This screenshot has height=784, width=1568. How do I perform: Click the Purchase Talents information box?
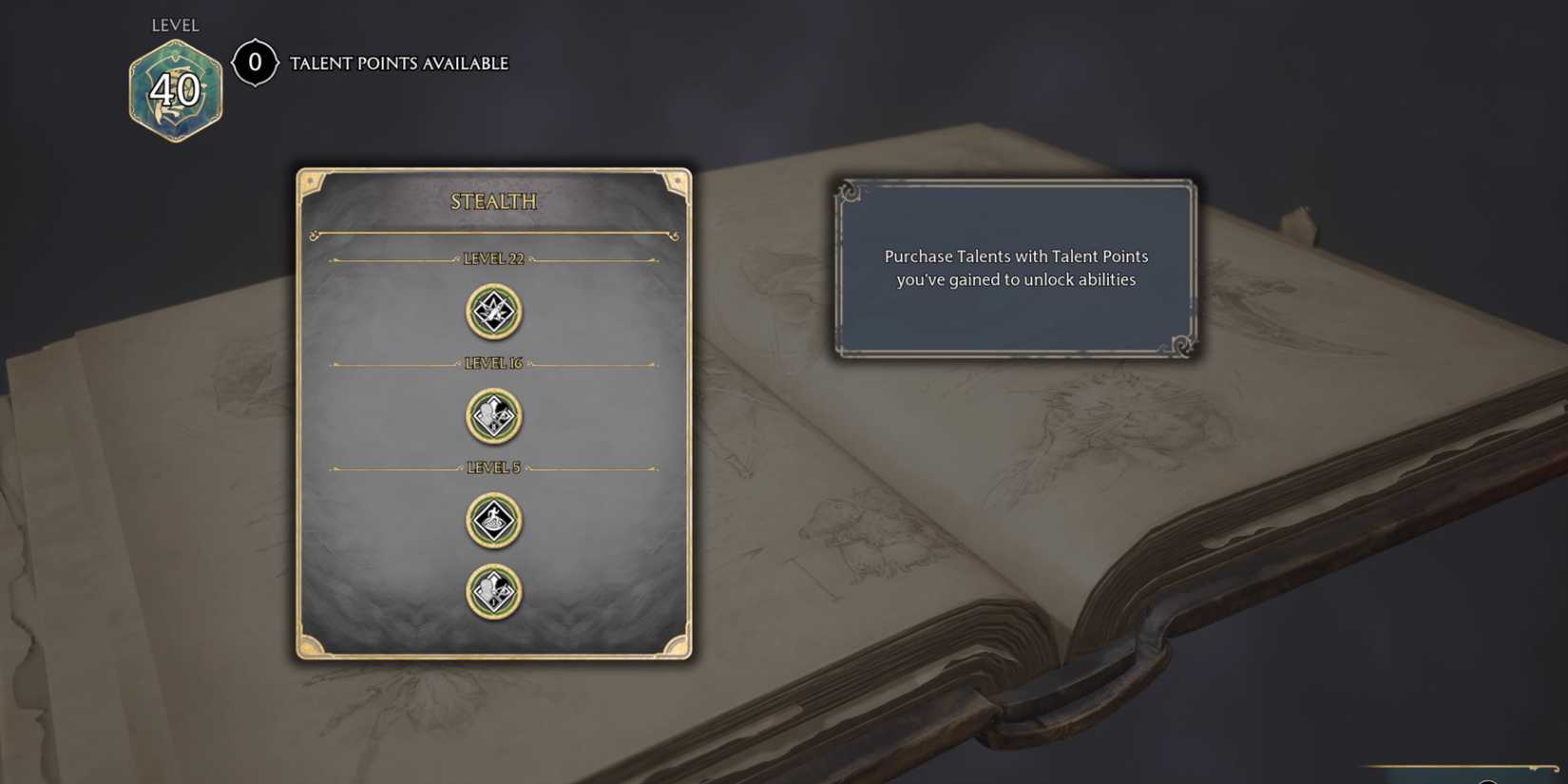pyautogui.click(x=1017, y=267)
